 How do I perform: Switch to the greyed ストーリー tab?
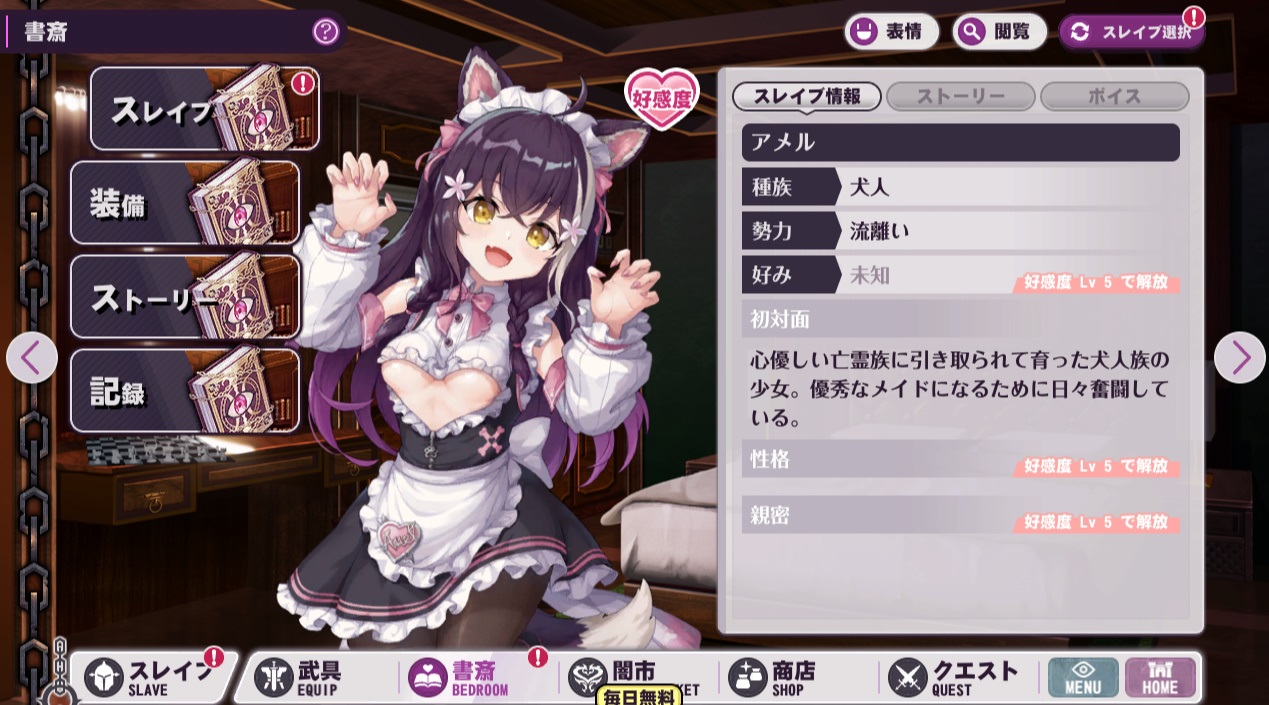(x=961, y=96)
